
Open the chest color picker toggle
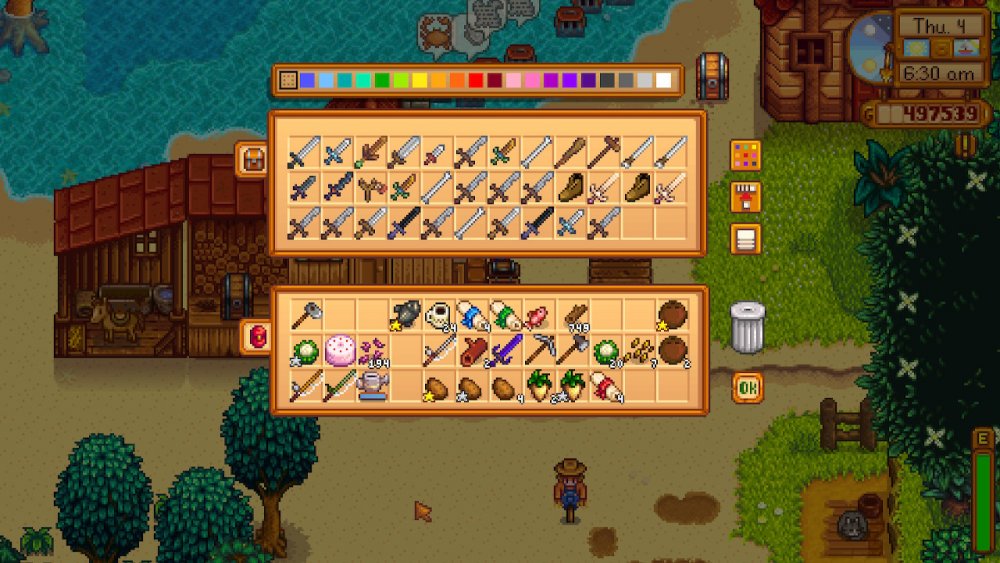click(745, 155)
